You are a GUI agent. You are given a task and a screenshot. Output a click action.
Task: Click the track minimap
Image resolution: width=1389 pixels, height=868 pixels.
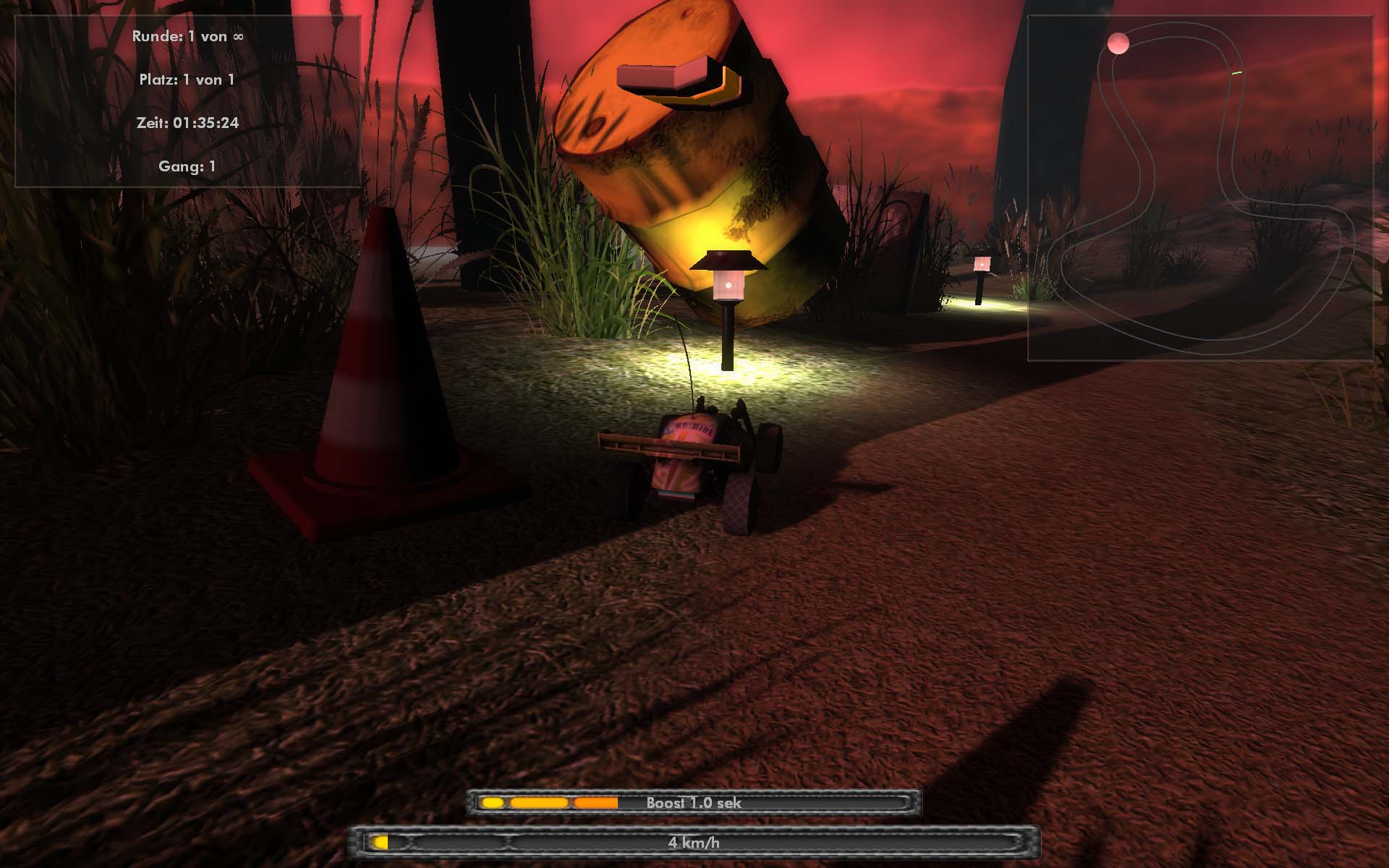(x=1199, y=188)
